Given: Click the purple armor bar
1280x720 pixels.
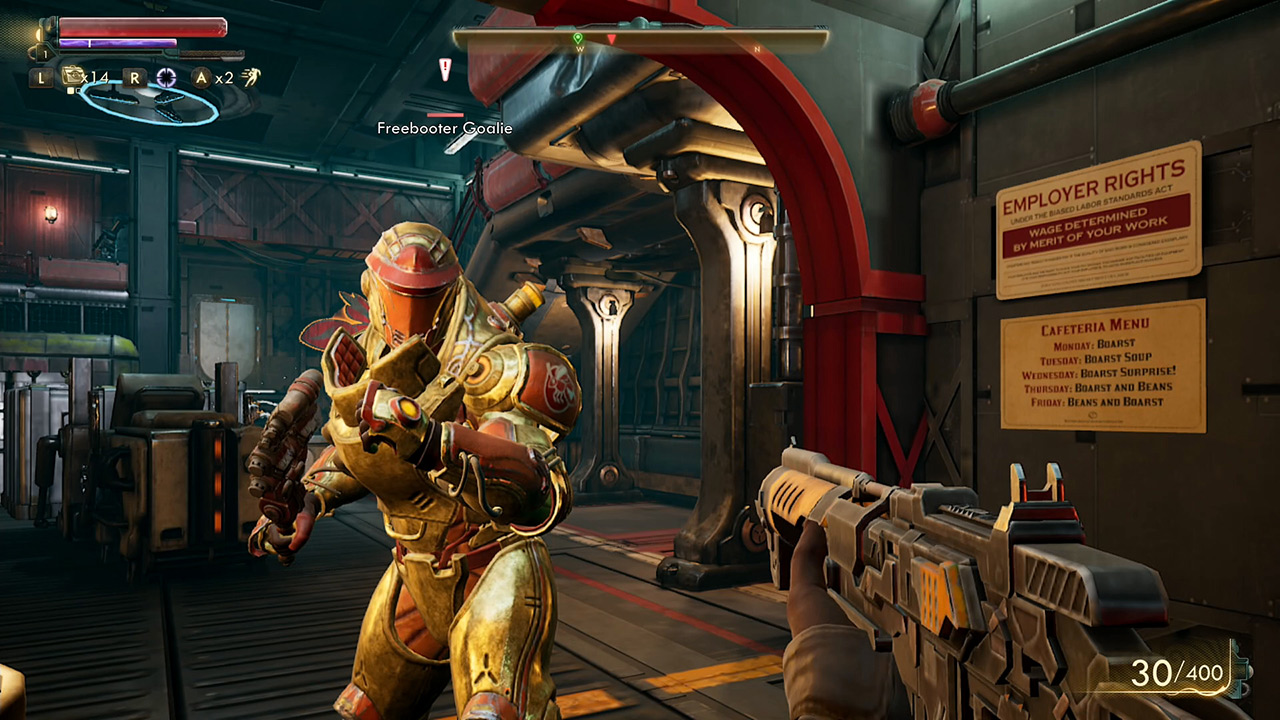Looking at the screenshot, I should (x=117, y=41).
